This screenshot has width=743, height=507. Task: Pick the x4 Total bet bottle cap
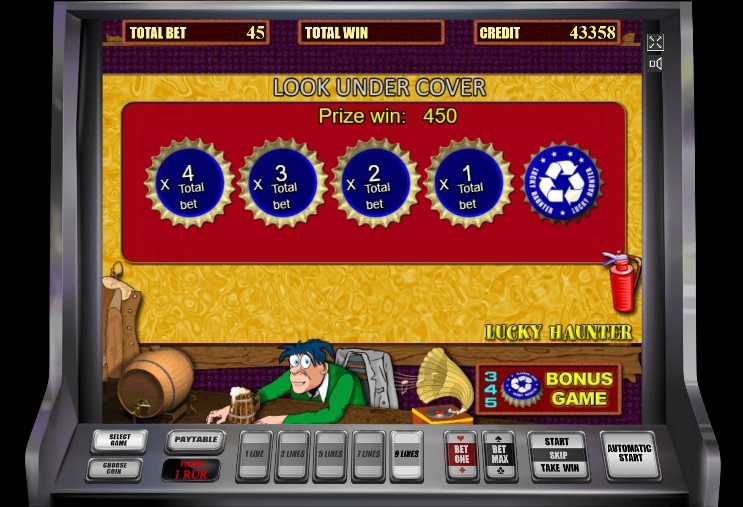(189, 184)
